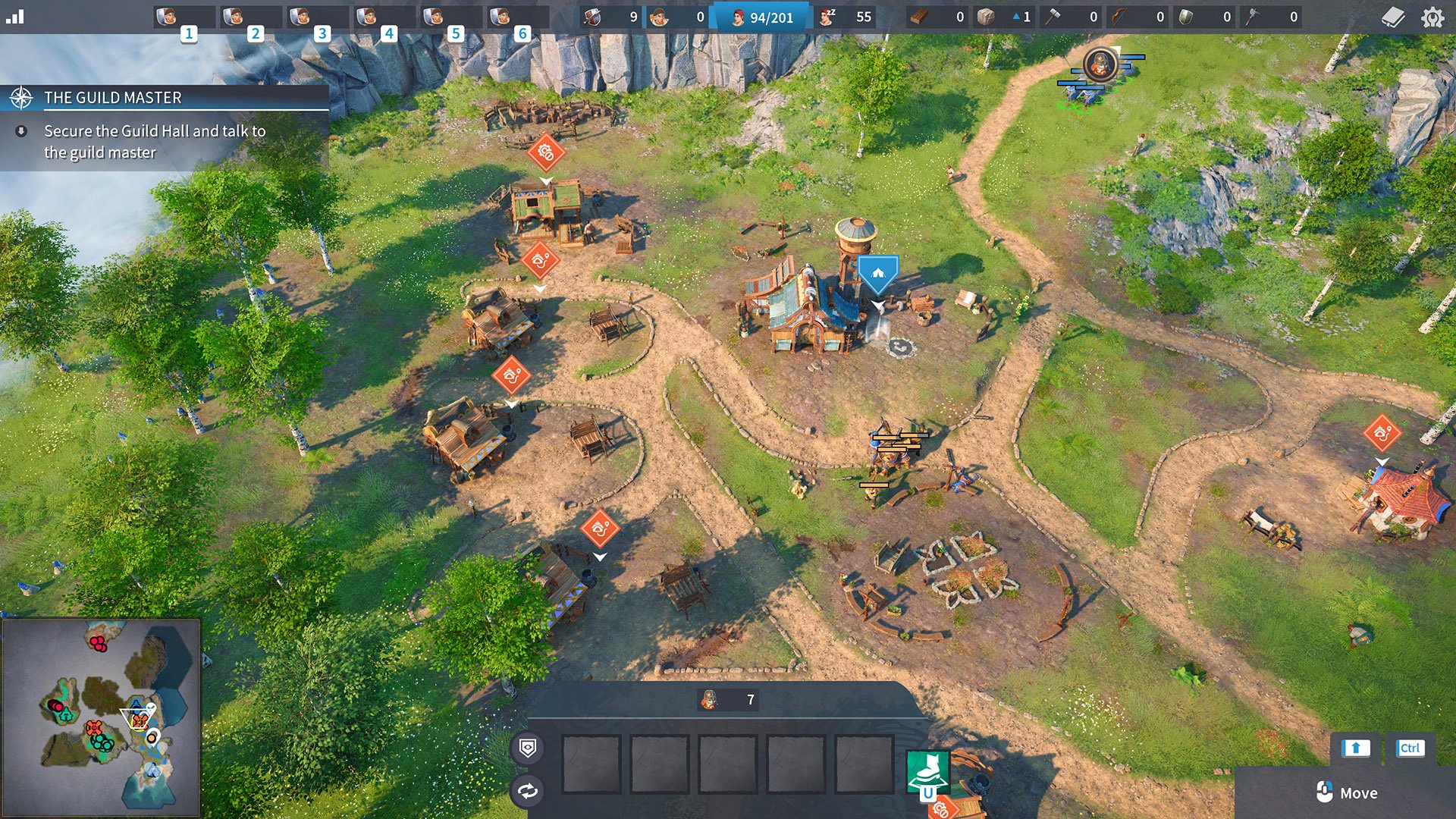The width and height of the screenshot is (1456, 819).
Task: Select the blue house marker on Guild Hall
Action: [x=877, y=273]
